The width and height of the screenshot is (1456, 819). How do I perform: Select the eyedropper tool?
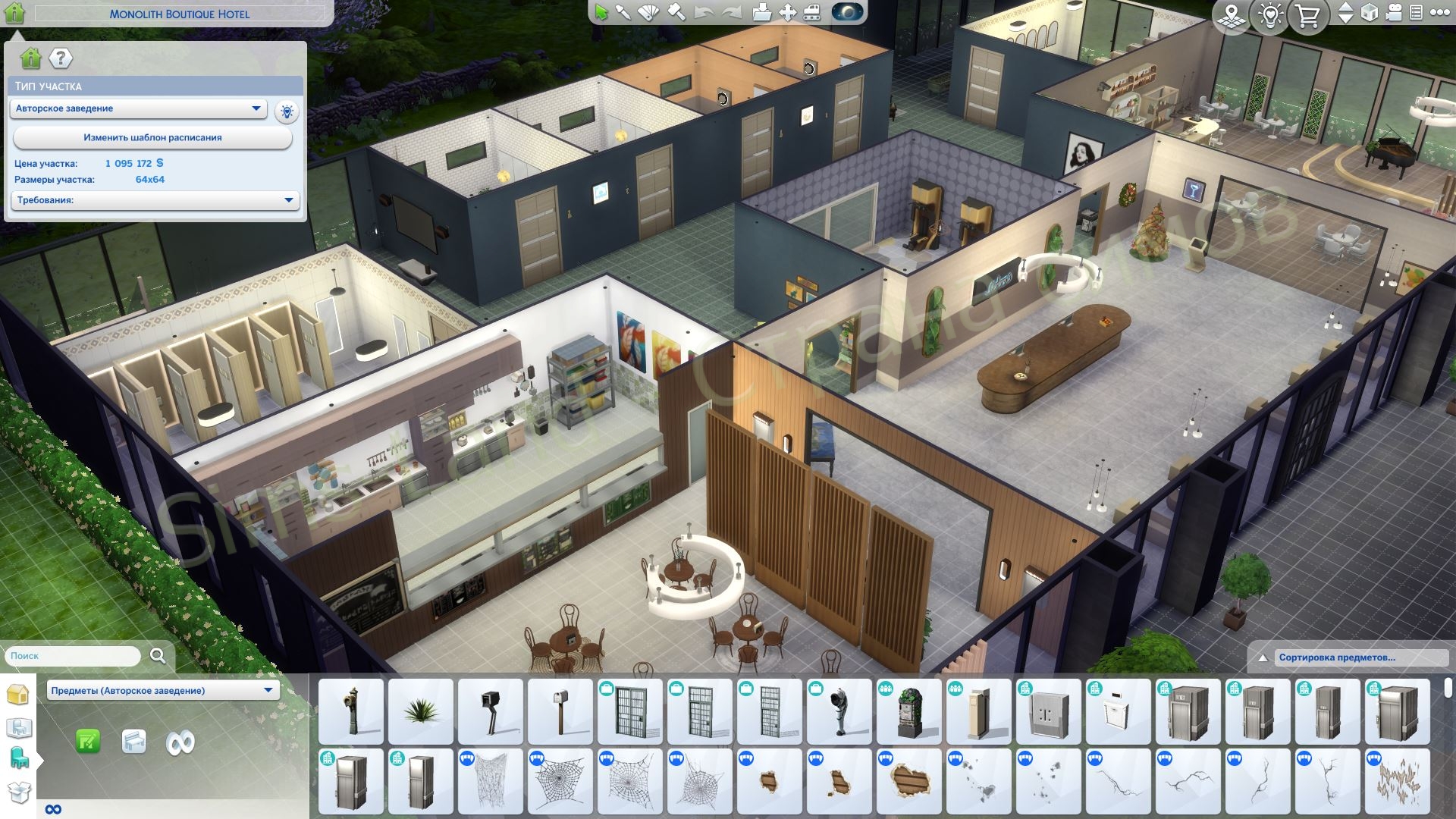tap(623, 13)
